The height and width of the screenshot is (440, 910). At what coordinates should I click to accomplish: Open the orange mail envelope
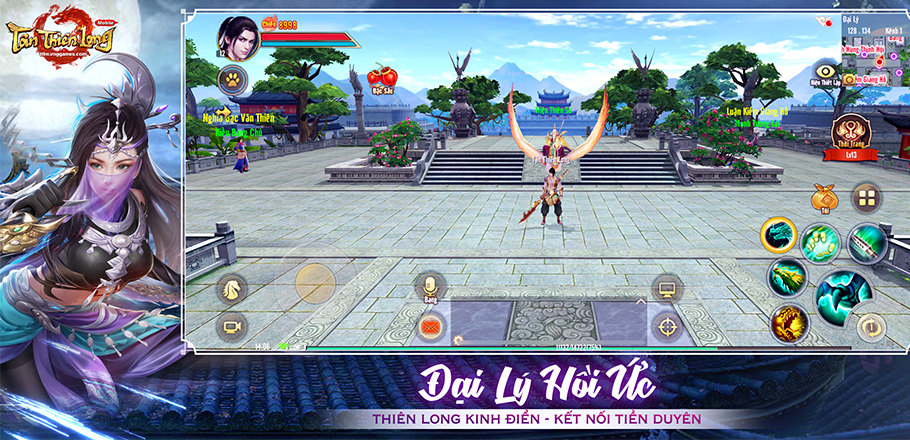(431, 326)
